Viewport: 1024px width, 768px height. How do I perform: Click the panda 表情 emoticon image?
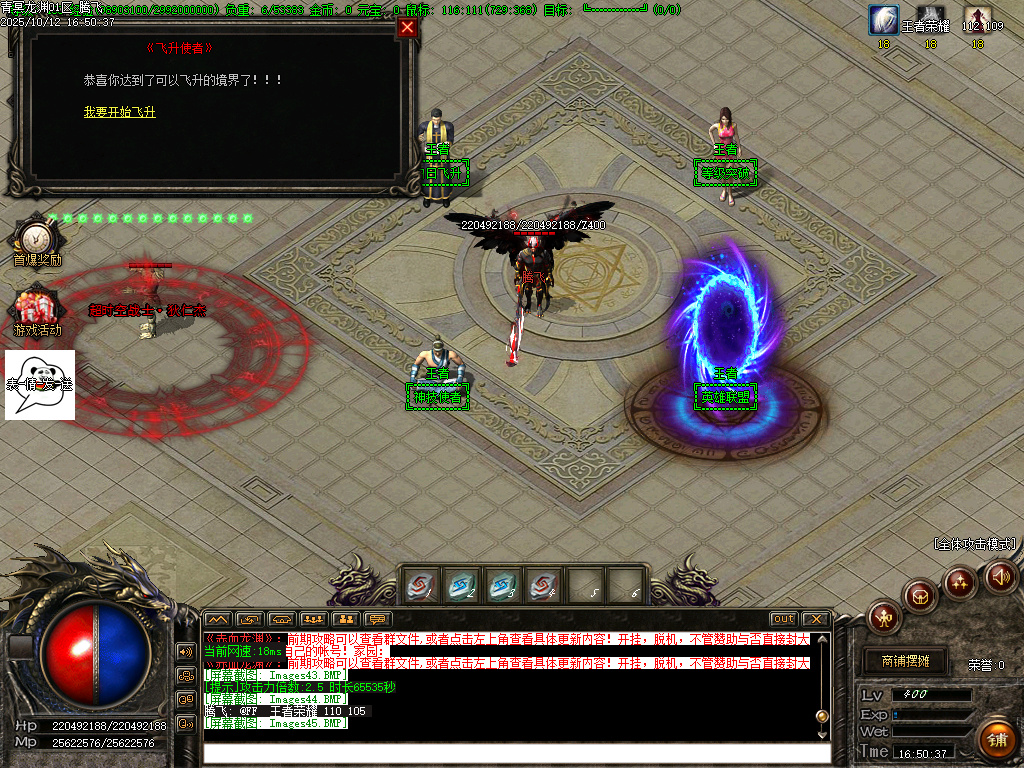click(x=40, y=385)
